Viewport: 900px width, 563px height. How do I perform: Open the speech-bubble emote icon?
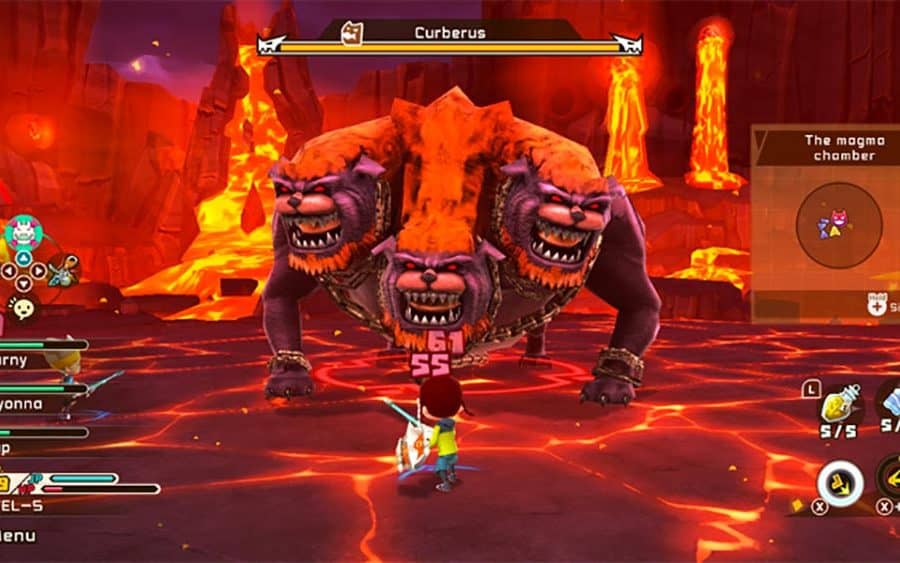[20, 305]
